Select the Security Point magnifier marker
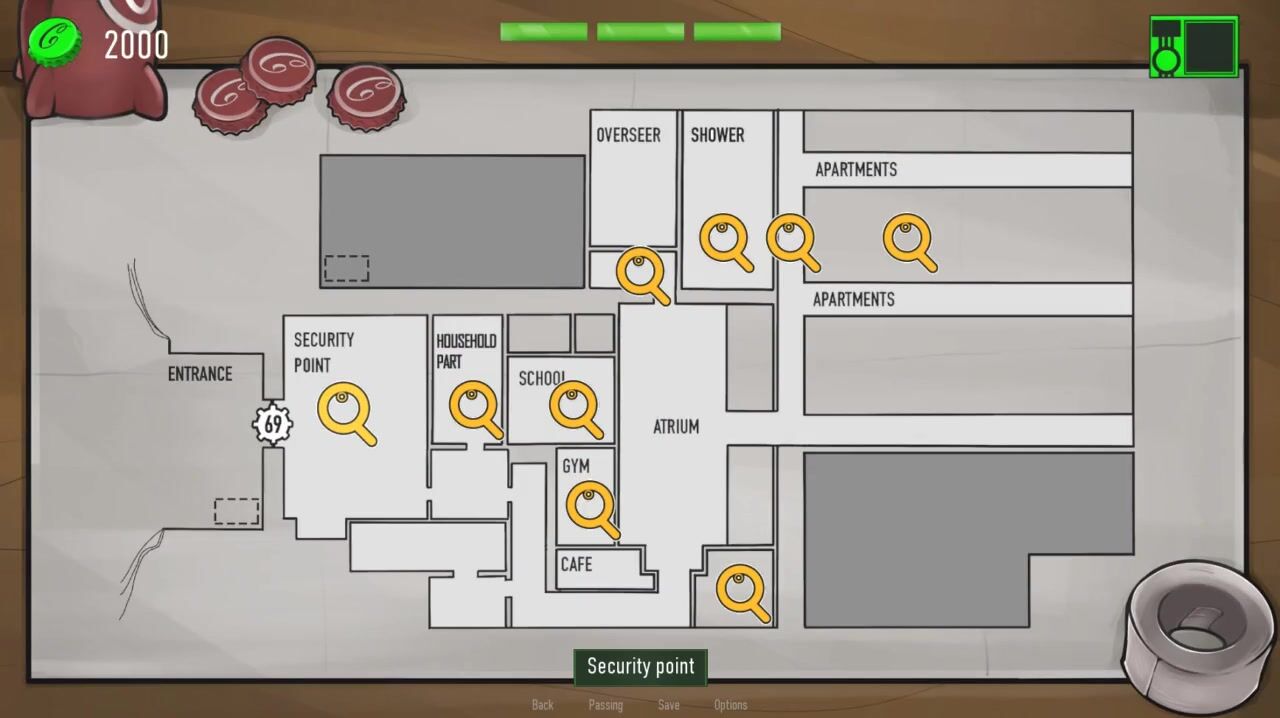This screenshot has height=718, width=1280. [x=344, y=410]
